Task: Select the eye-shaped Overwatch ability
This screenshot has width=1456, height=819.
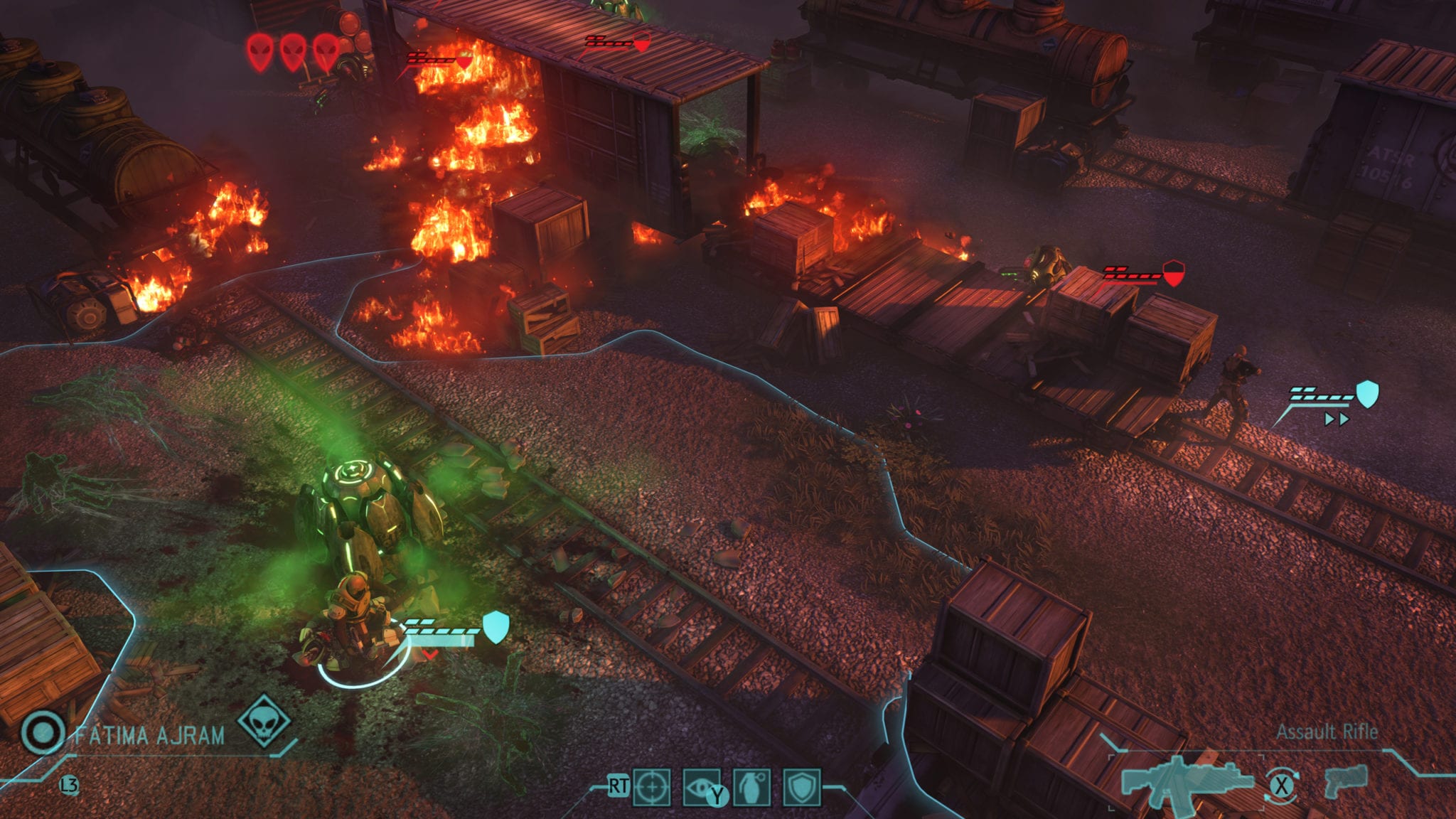Action: coord(701,787)
